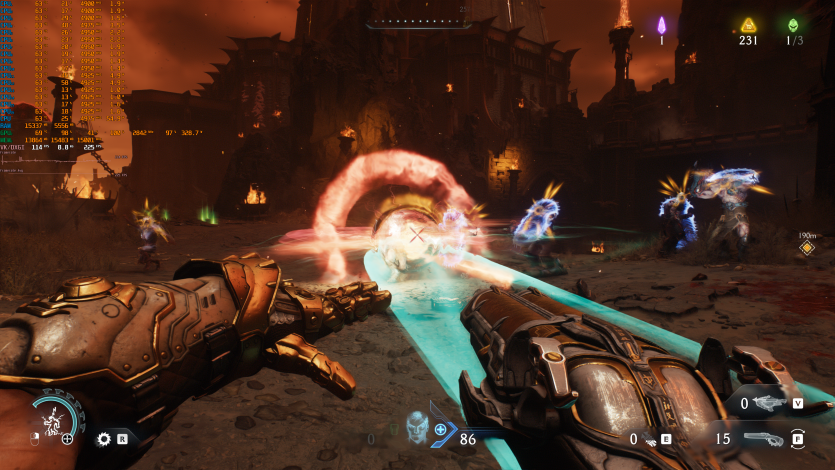Choose the shotgun weapon icon
The height and width of the screenshot is (470, 835).
[x=769, y=438]
